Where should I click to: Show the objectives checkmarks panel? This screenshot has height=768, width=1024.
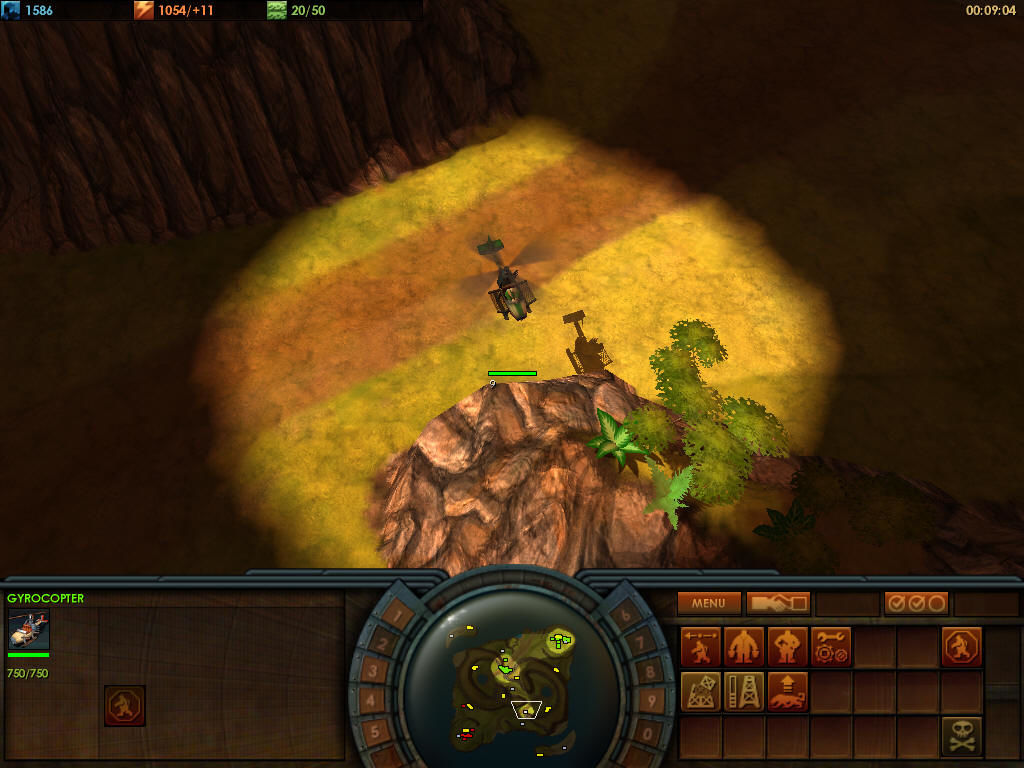click(x=916, y=603)
